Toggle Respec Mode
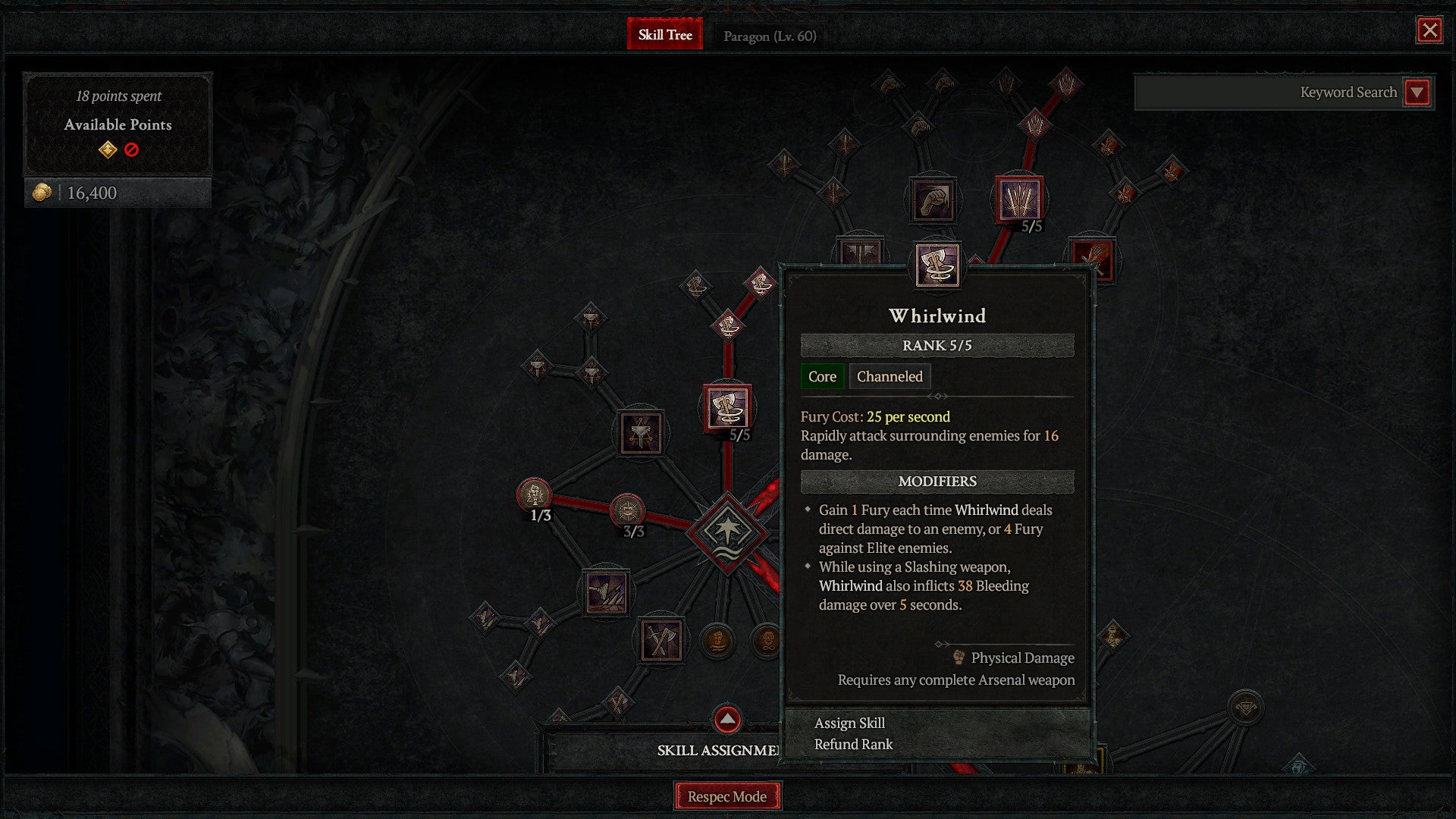 (x=727, y=796)
